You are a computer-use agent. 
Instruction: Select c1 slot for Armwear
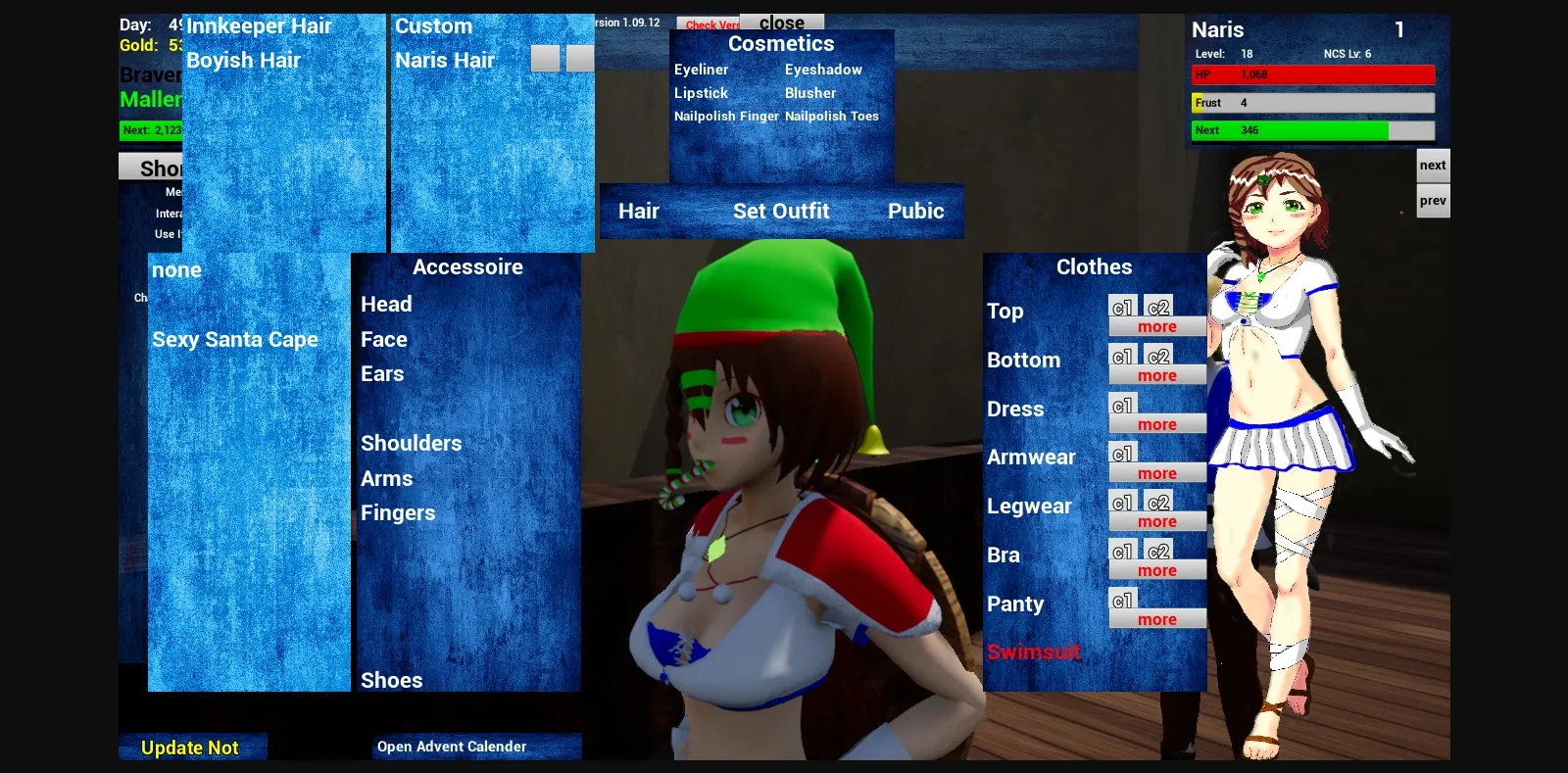(x=1121, y=453)
